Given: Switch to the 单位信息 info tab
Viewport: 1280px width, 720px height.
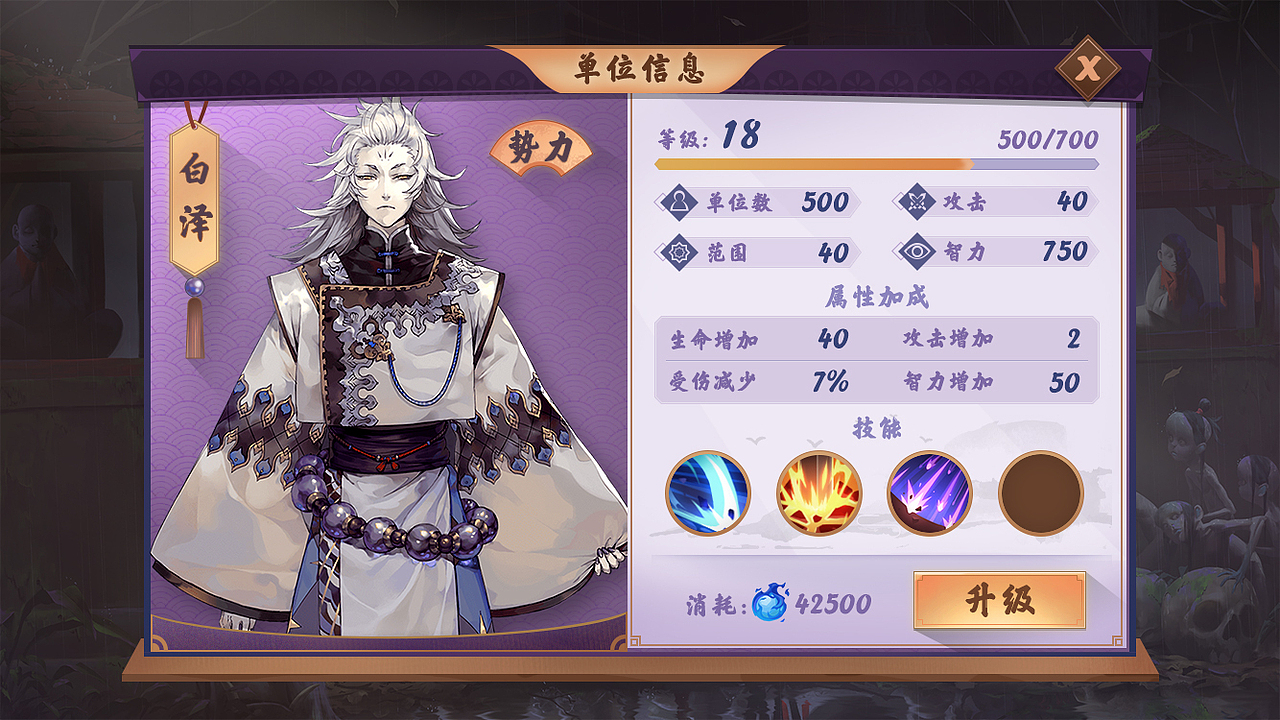Looking at the screenshot, I should (640, 68).
